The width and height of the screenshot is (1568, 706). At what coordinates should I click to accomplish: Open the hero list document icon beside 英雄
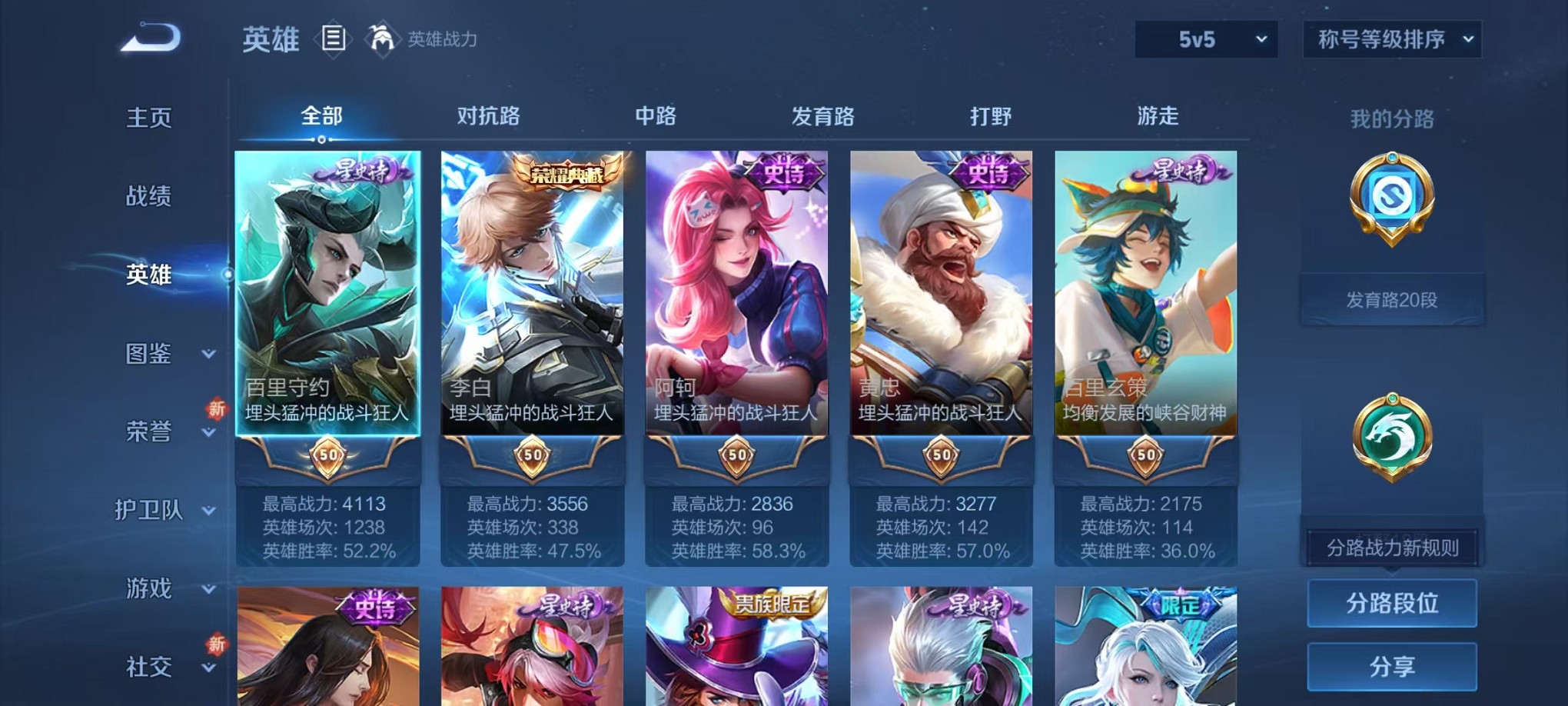click(334, 38)
